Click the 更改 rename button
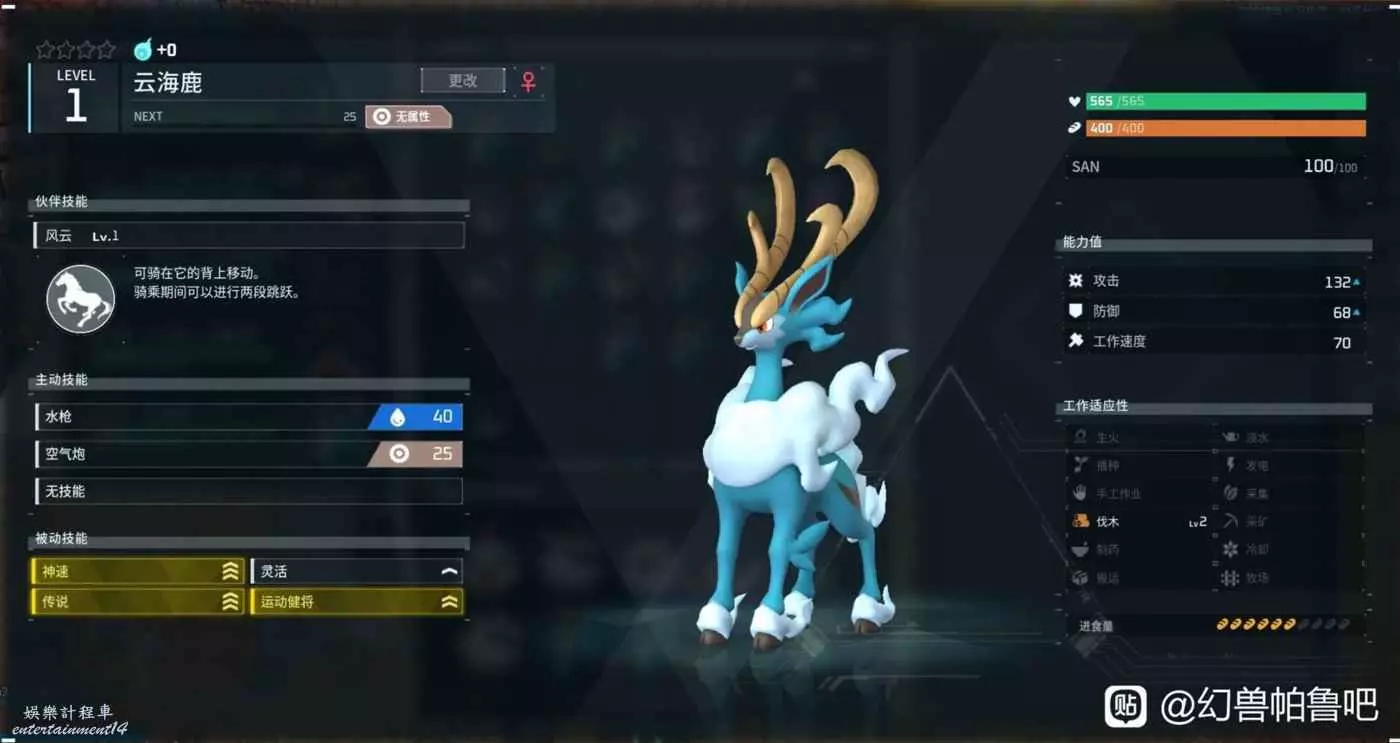Viewport: 1400px width, 743px height. (462, 81)
